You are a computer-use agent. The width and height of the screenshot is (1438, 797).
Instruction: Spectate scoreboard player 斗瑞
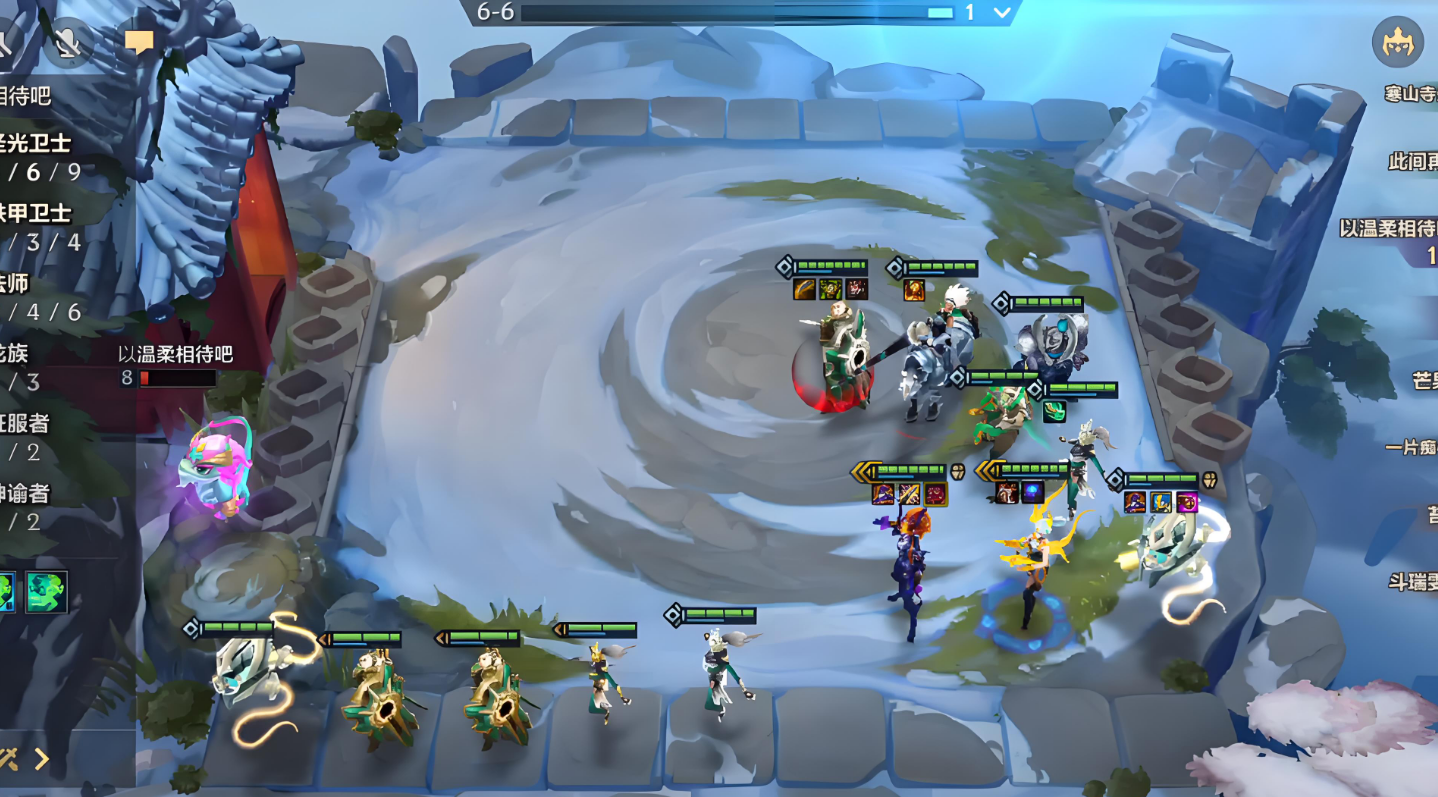[1412, 581]
